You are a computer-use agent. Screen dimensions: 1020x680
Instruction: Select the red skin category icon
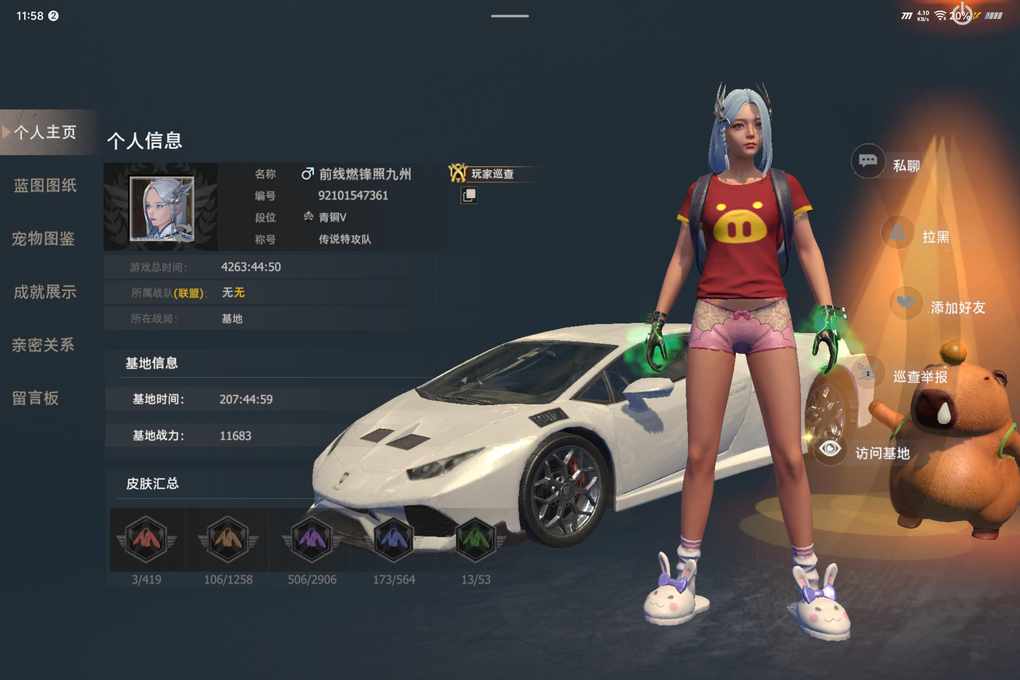(146, 540)
